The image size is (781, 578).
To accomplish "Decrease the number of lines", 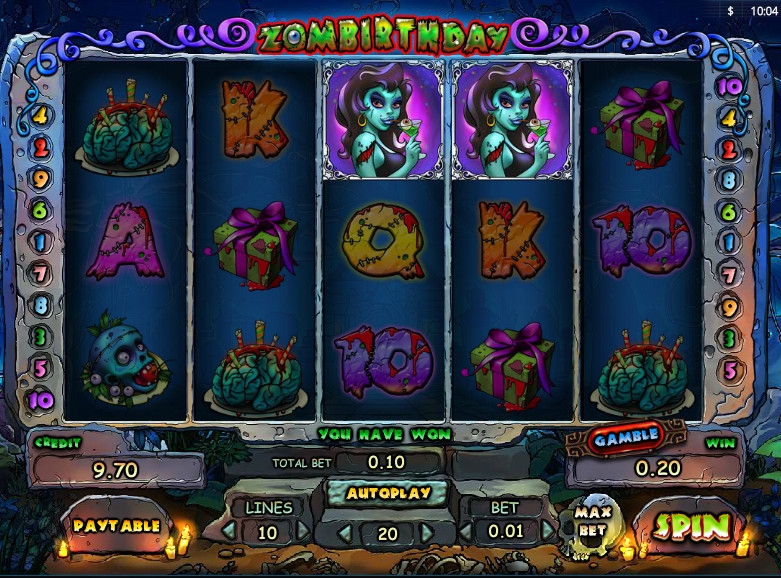I will coord(229,532).
